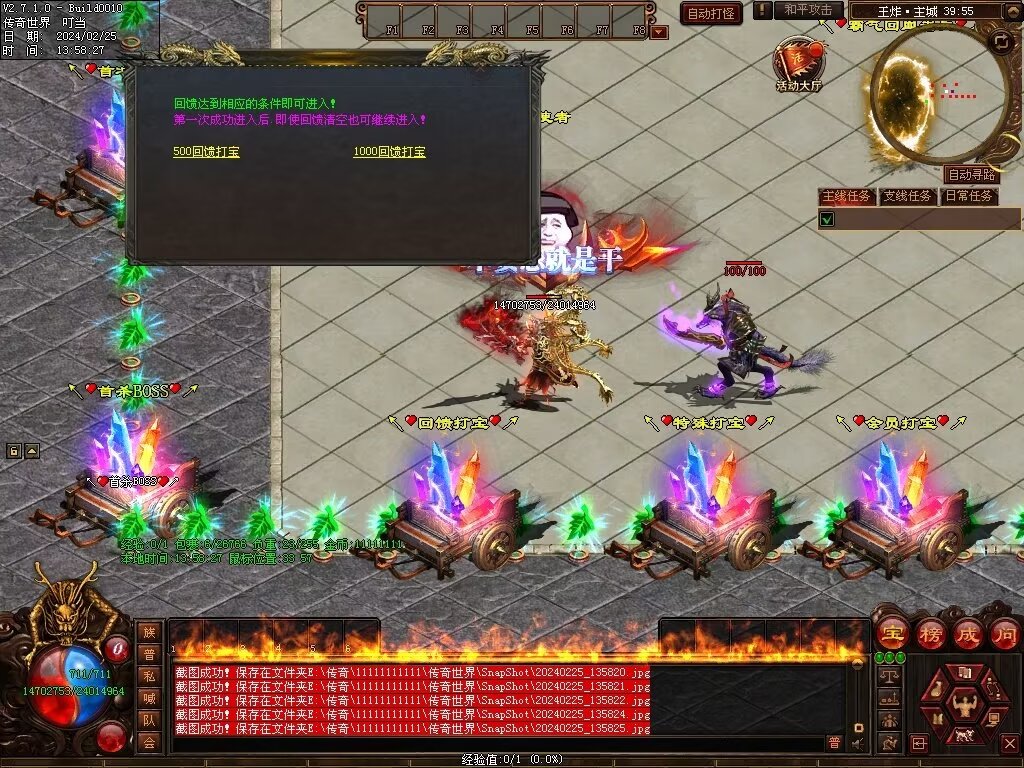Screen dimensions: 1024x768
Task: Choose the 500回馈打宝 dialogue option
Action: tap(206, 152)
